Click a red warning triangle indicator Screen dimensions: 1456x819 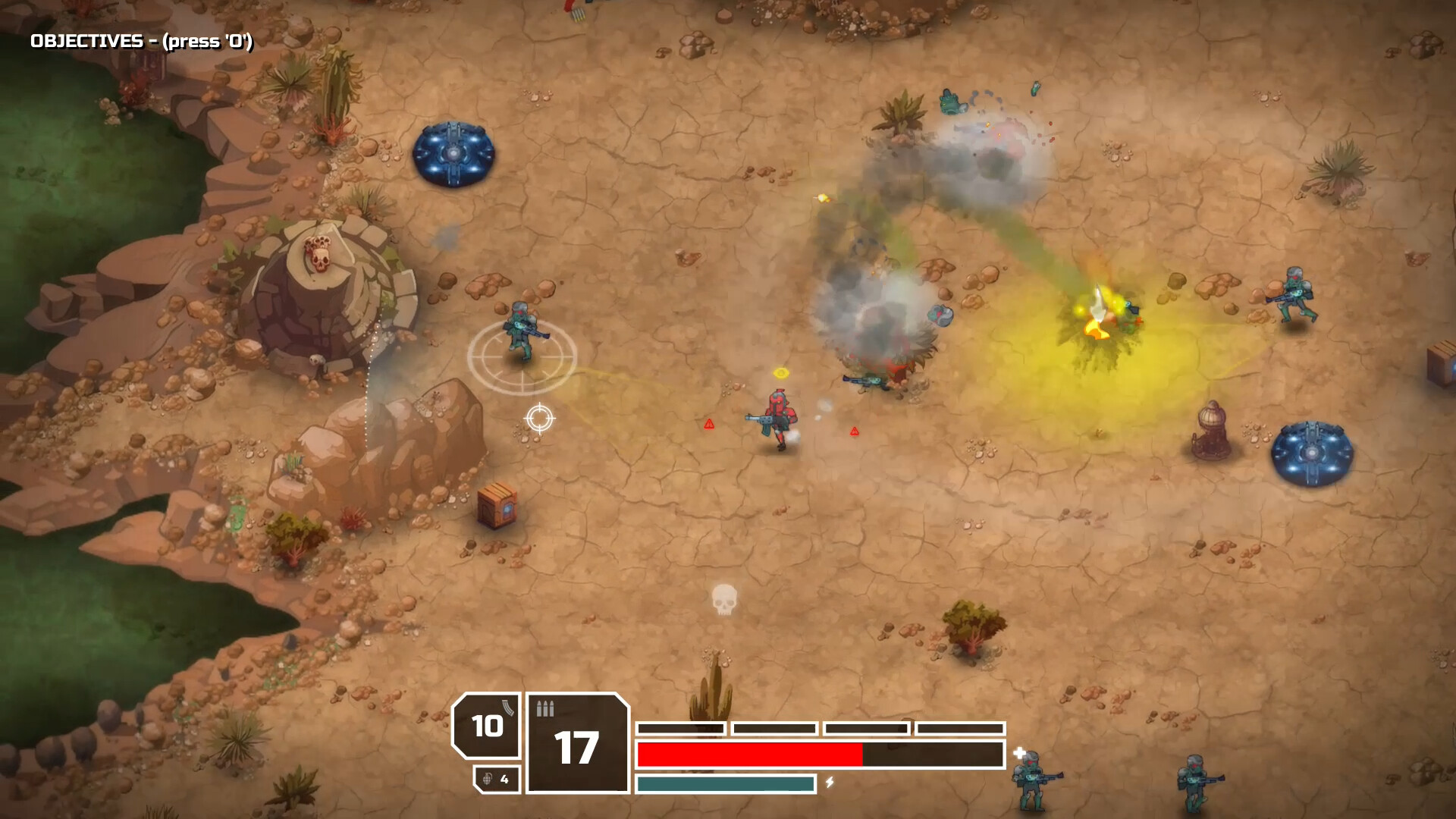[708, 424]
